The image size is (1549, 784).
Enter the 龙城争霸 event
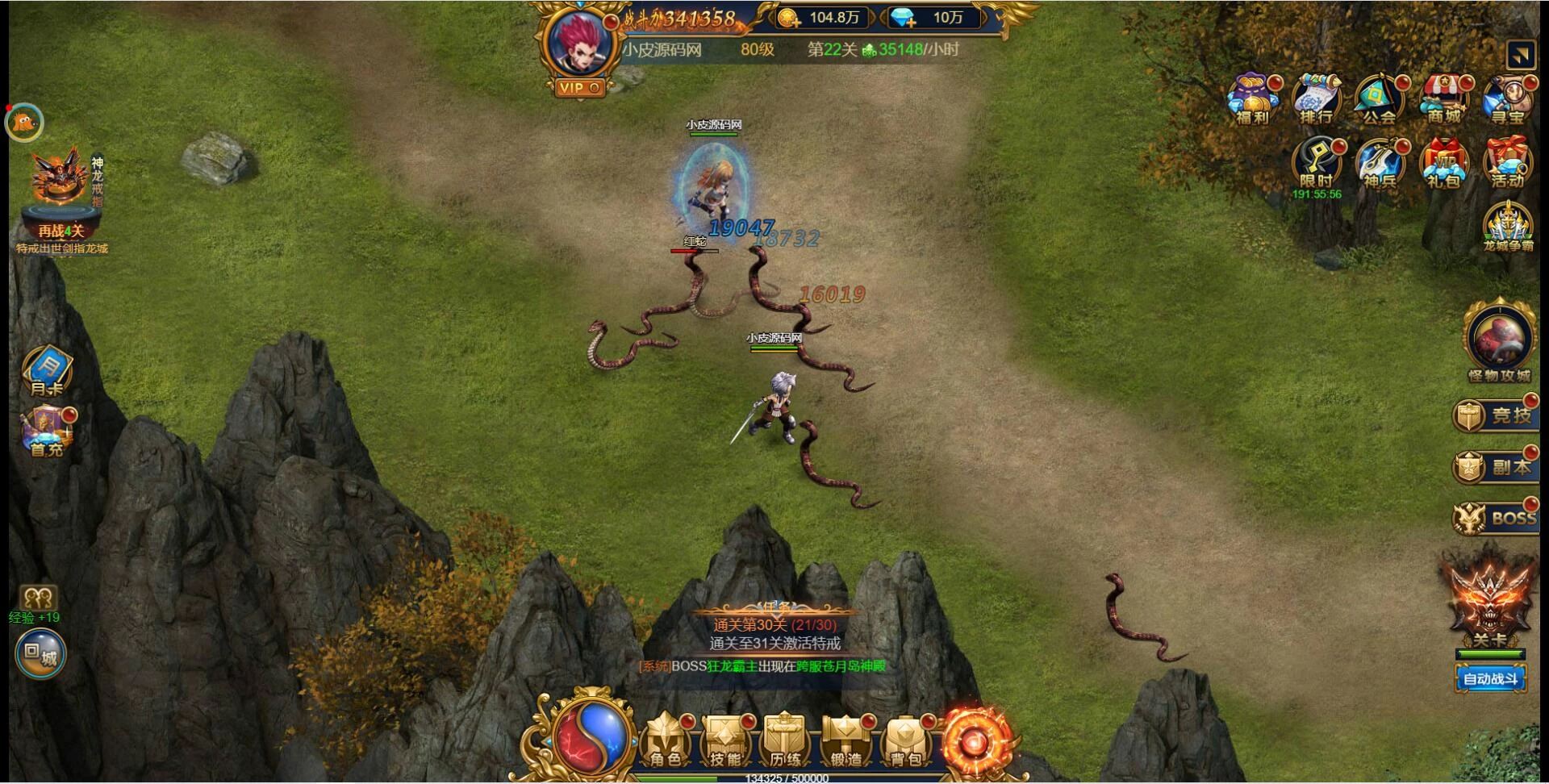click(x=1507, y=227)
